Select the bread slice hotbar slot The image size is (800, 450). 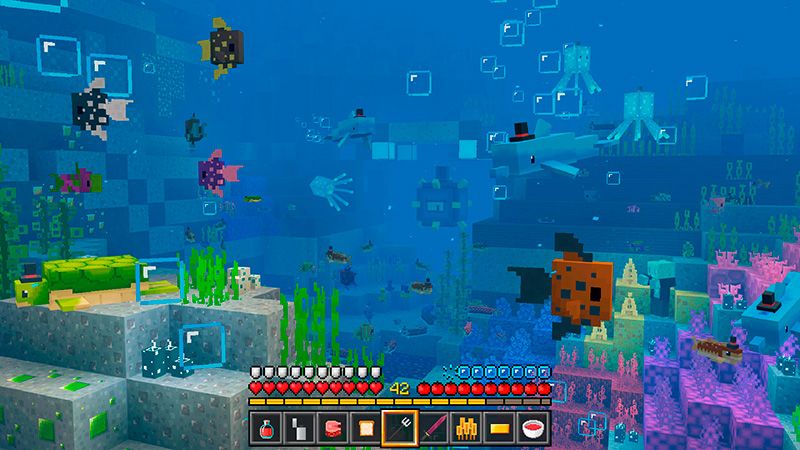pos(366,428)
